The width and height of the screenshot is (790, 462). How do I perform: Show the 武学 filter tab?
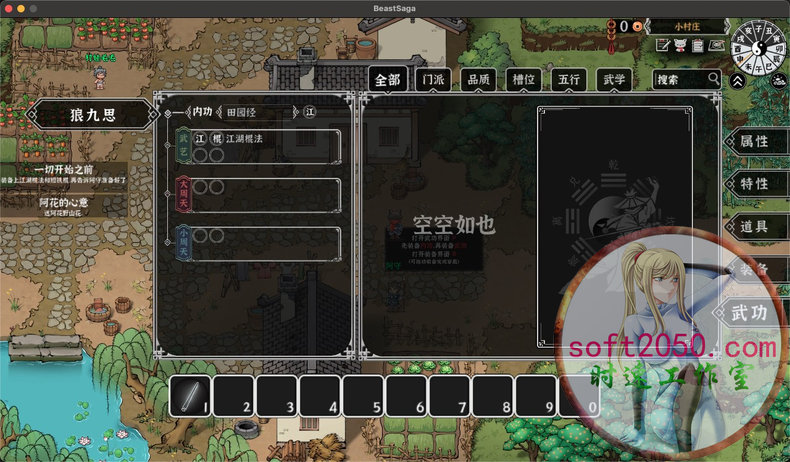(x=611, y=80)
